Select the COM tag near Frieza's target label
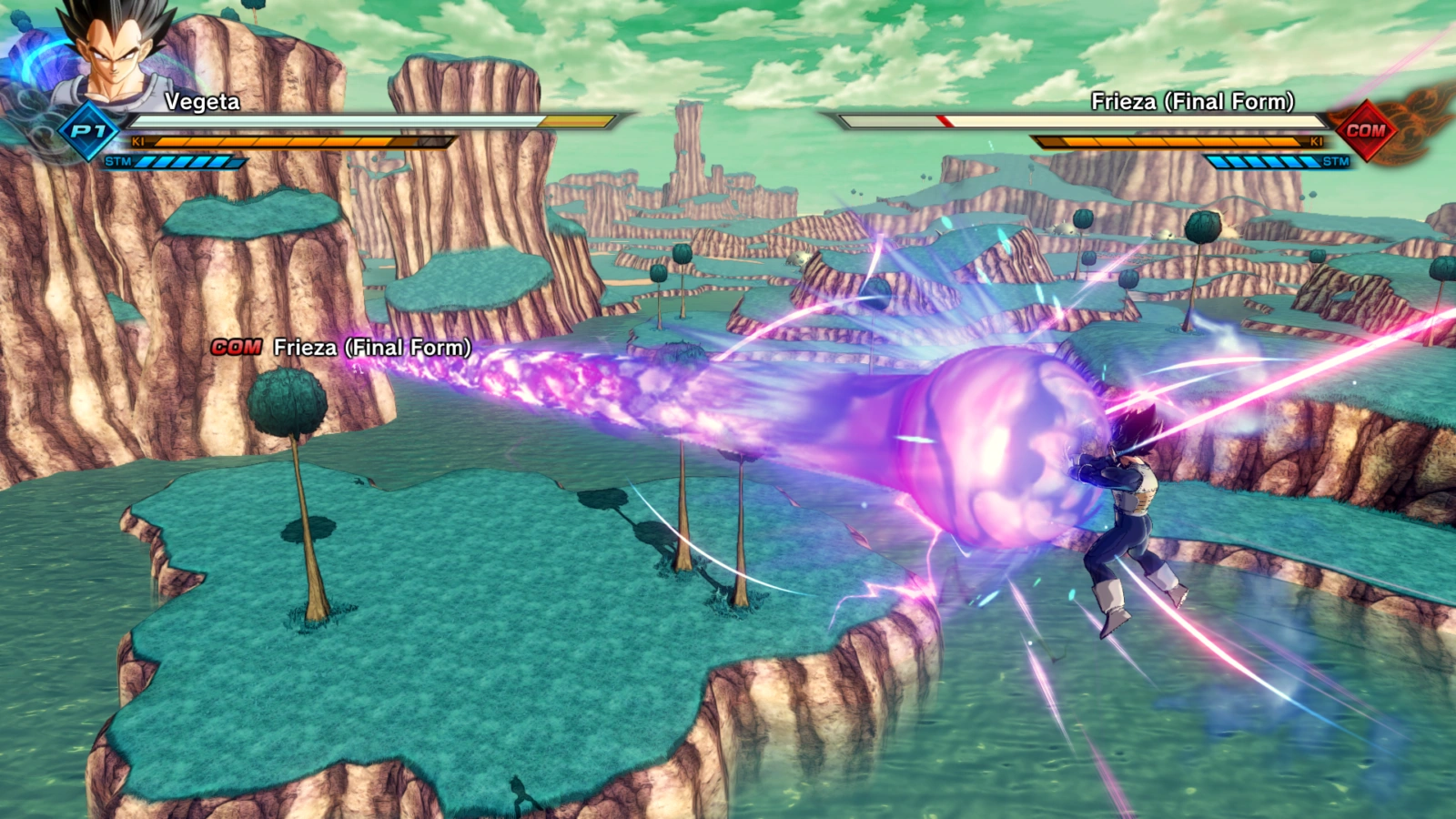 236,347
